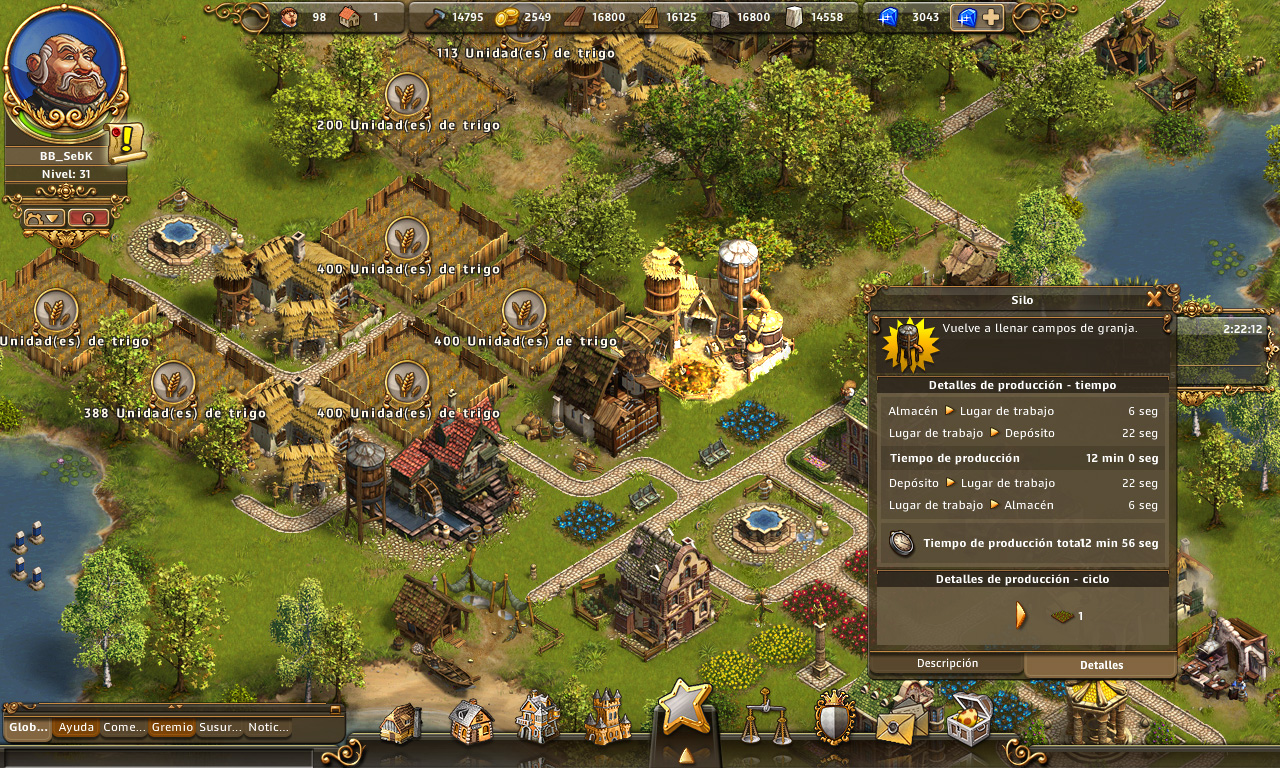The width and height of the screenshot is (1280, 768).
Task: Select the Detalles tab in Silo panel
Action: click(1101, 665)
